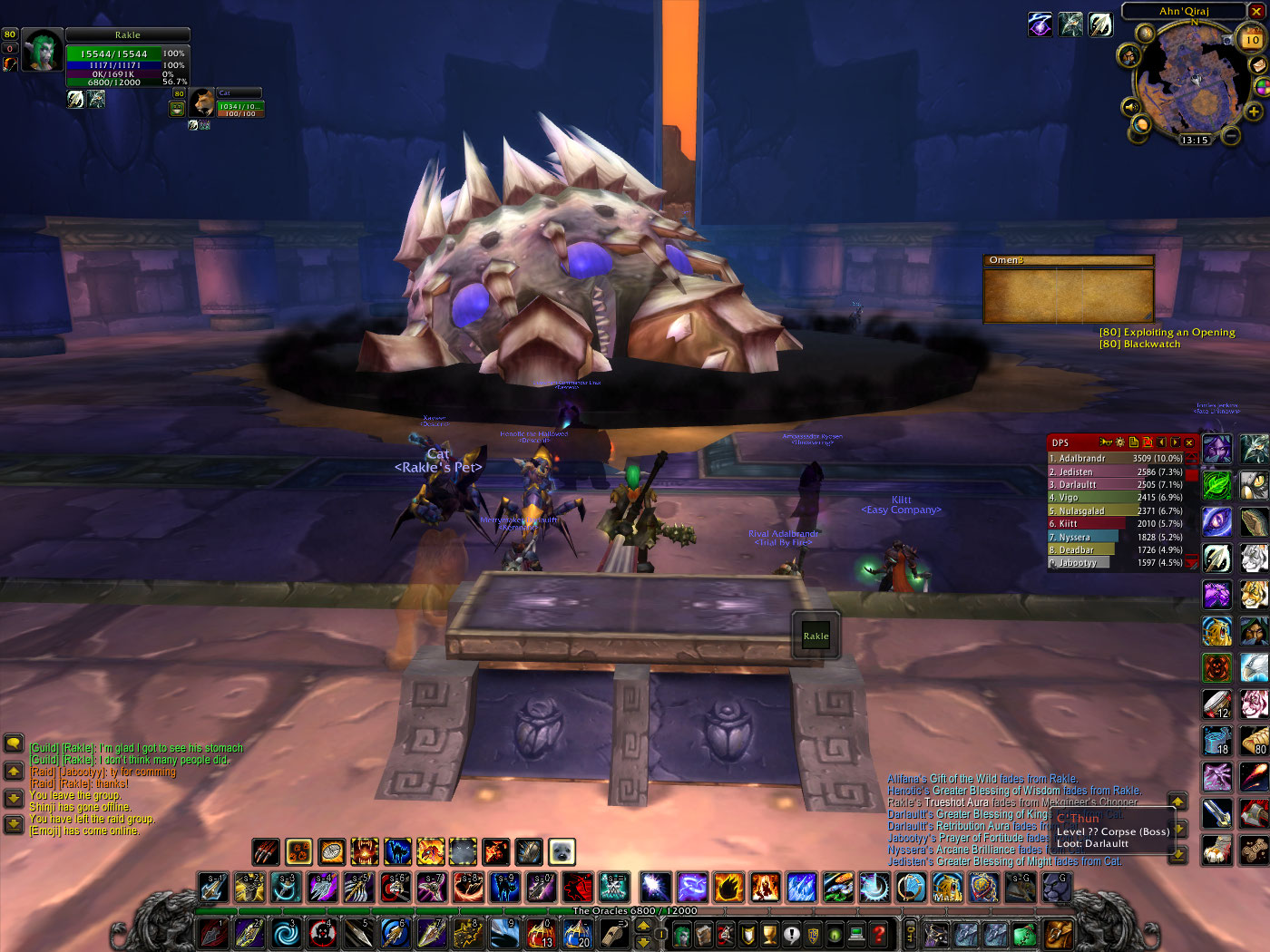
Task: Click the Rakle player portrait
Action: 42,50
